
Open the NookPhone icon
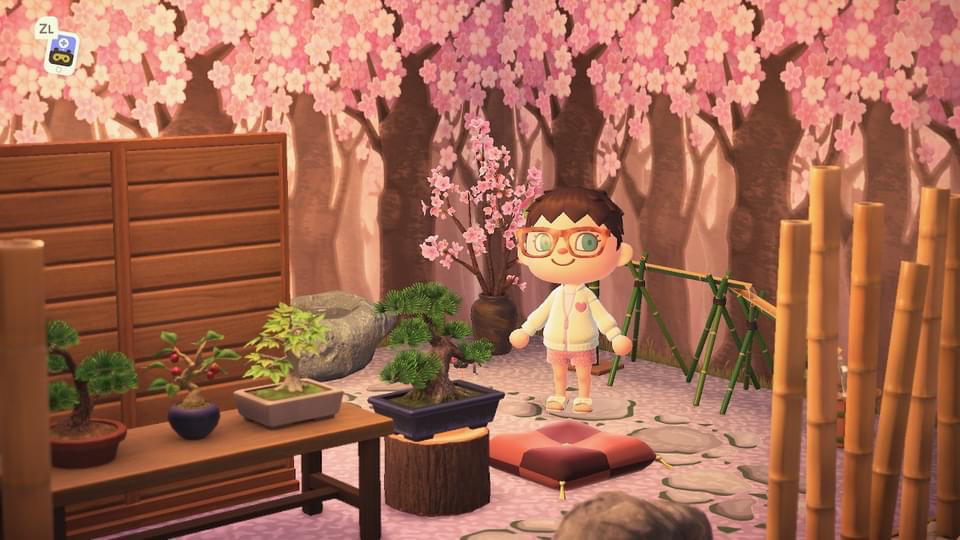point(62,52)
